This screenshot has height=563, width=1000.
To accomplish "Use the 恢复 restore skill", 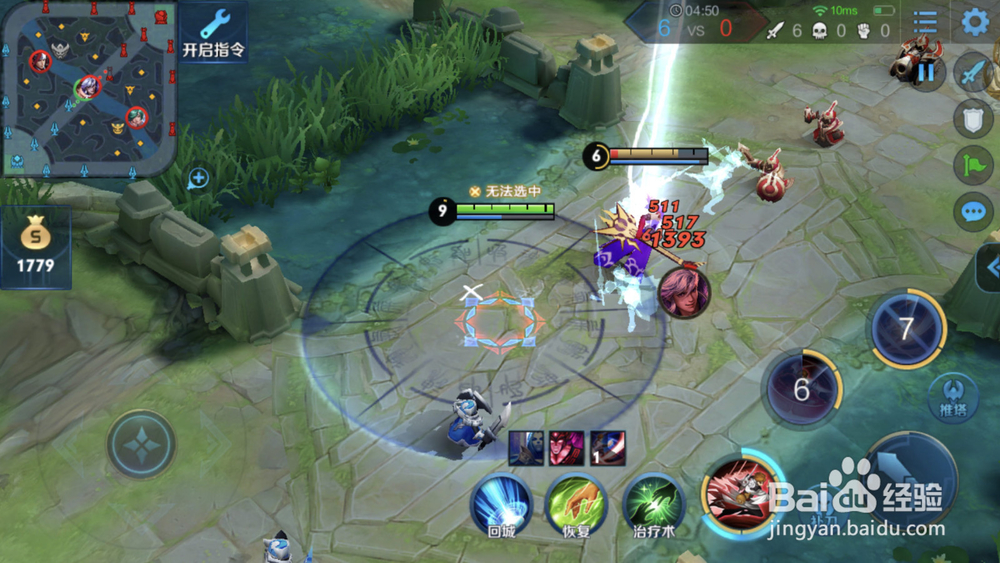I will (575, 504).
